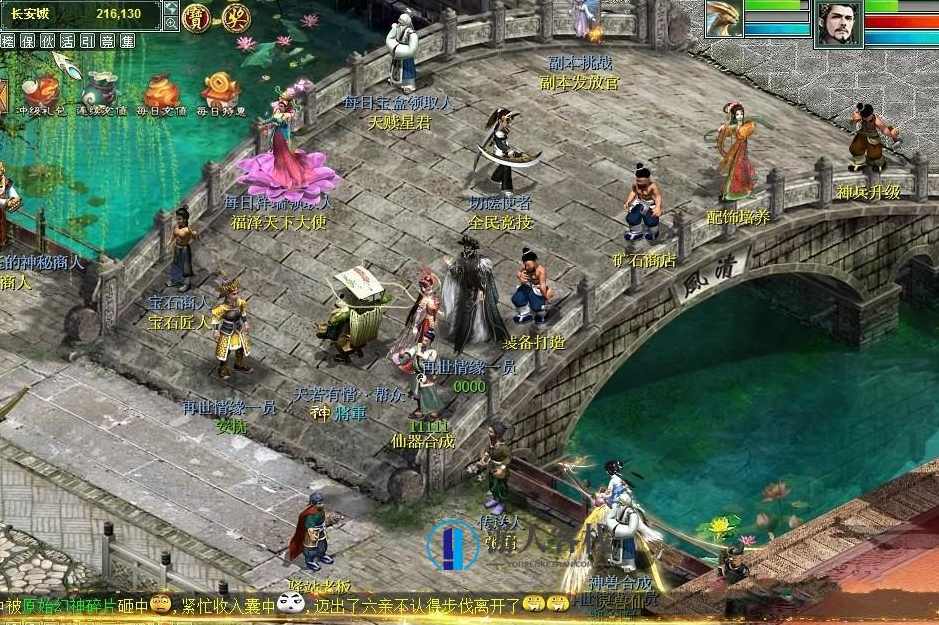This screenshot has width=939, height=625.
Task: Open the 寶 treasure shop button
Action: tap(196, 17)
